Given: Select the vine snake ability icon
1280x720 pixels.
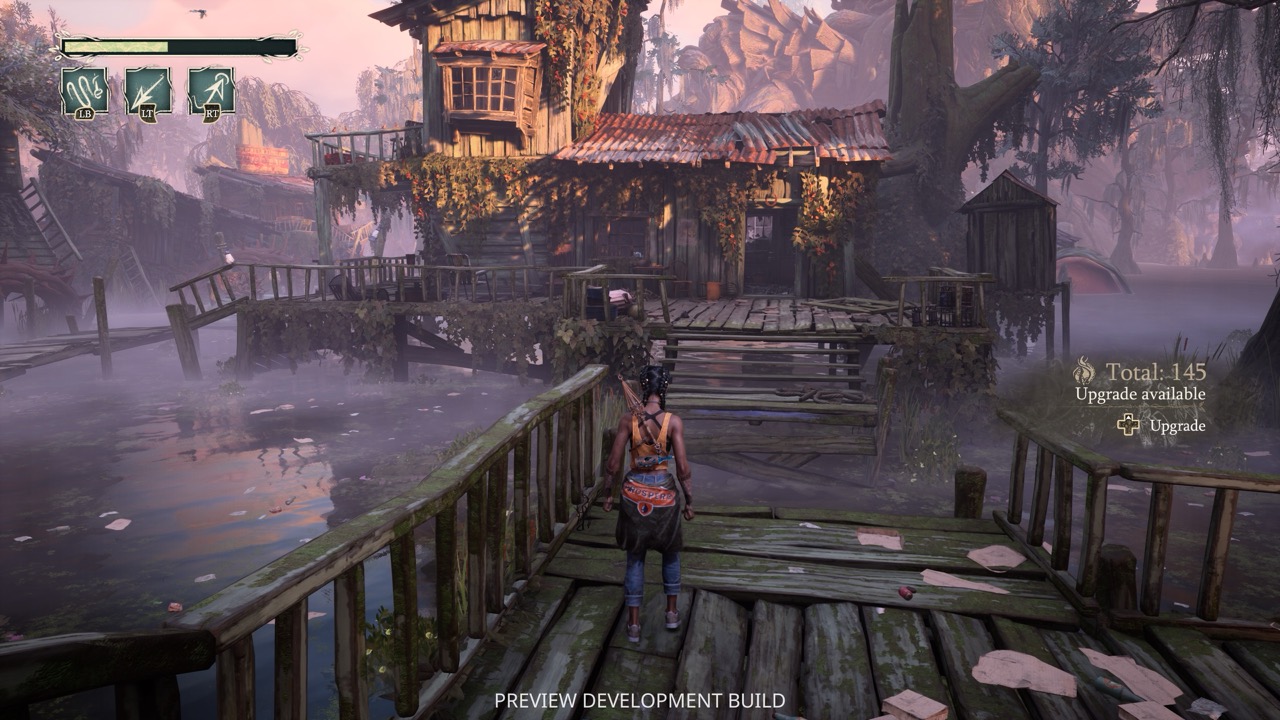Looking at the screenshot, I should (x=85, y=91).
